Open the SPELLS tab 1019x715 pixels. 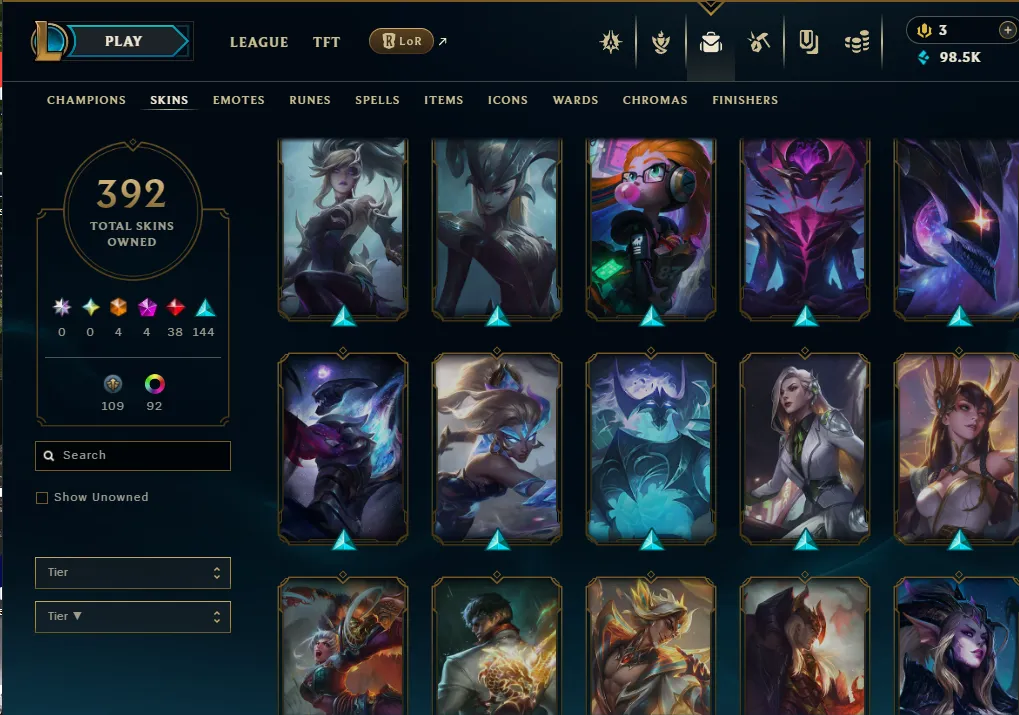tap(377, 100)
